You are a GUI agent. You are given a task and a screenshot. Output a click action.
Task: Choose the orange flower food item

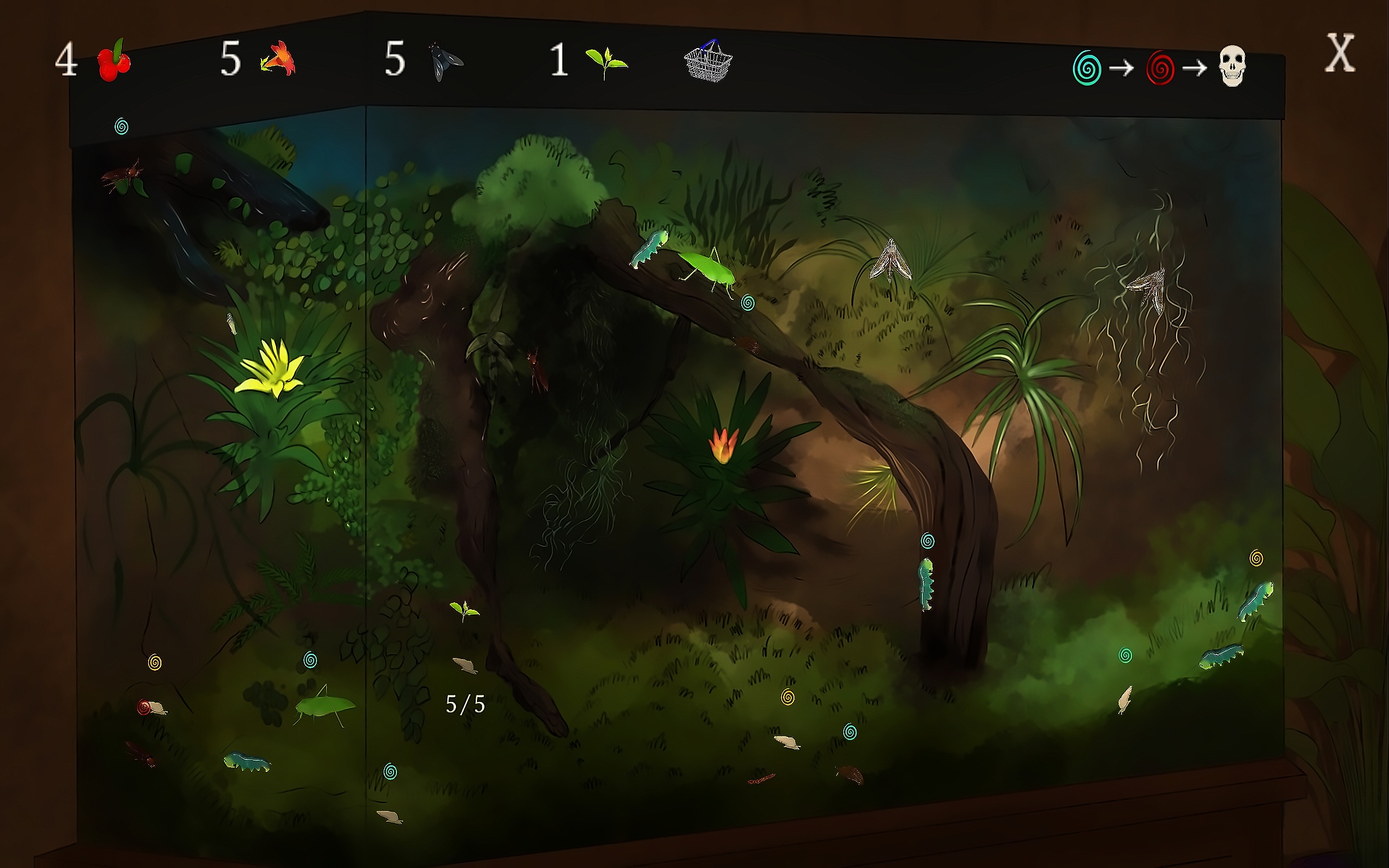(279, 60)
